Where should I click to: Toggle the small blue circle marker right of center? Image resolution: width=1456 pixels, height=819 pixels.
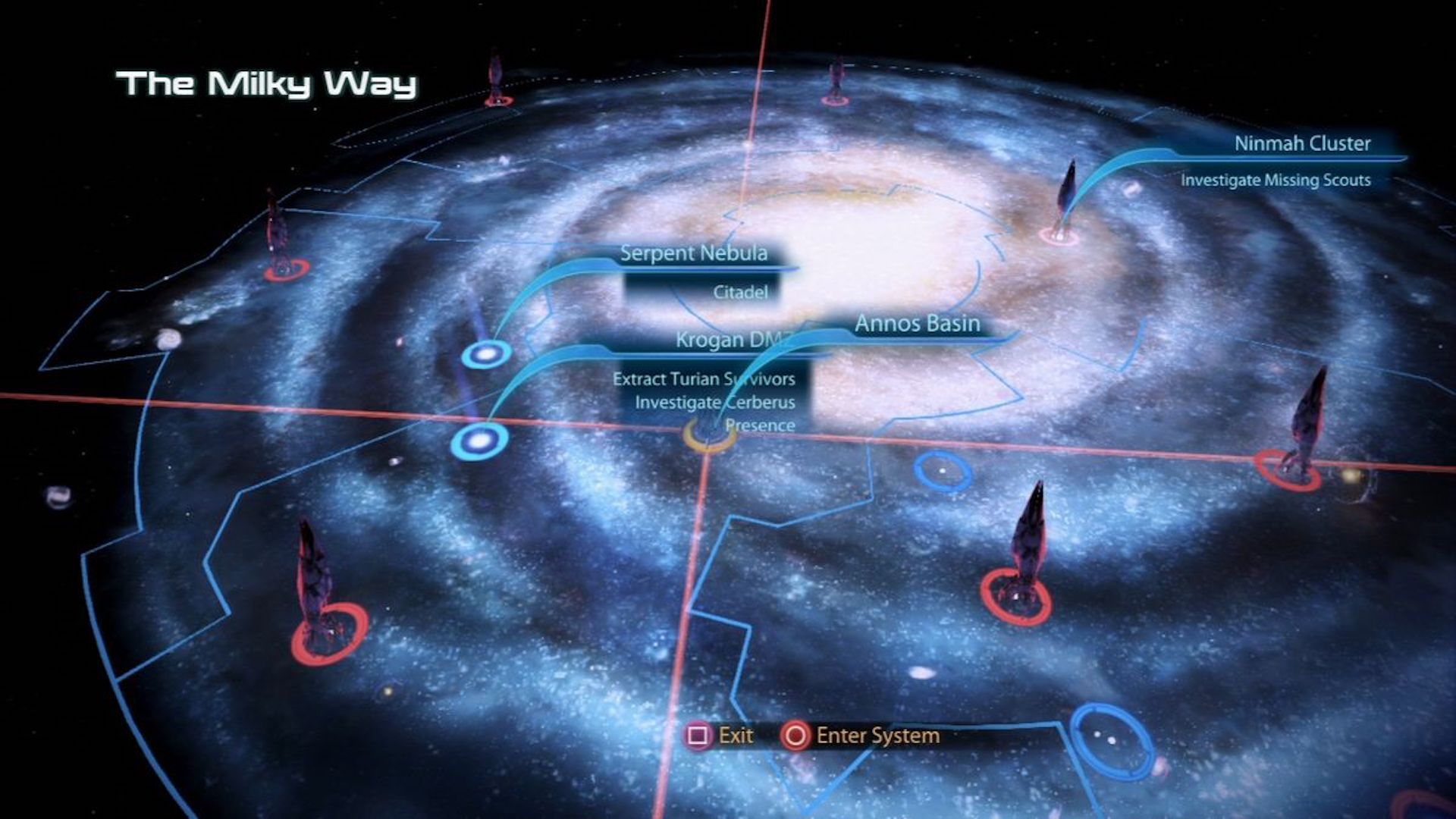click(x=940, y=470)
